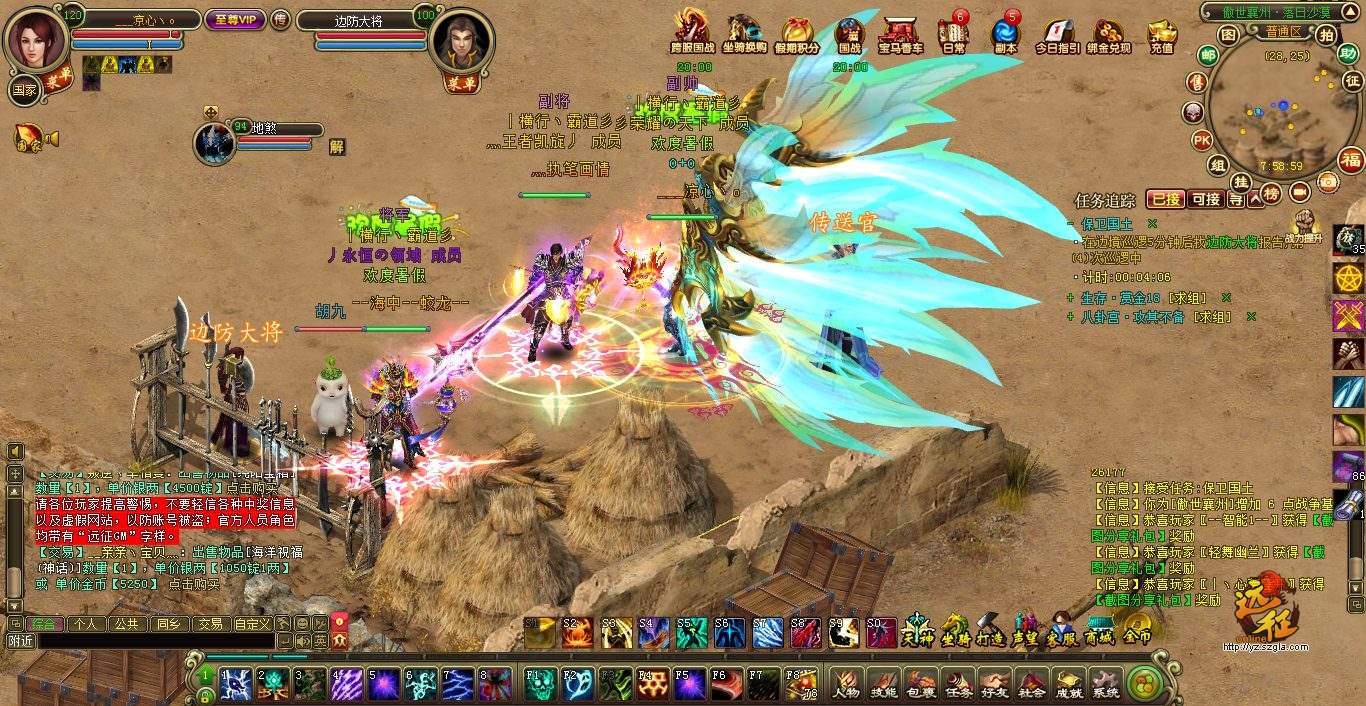This screenshot has width=1366, height=706.
Task: Click the chat message input field
Action: (150, 641)
